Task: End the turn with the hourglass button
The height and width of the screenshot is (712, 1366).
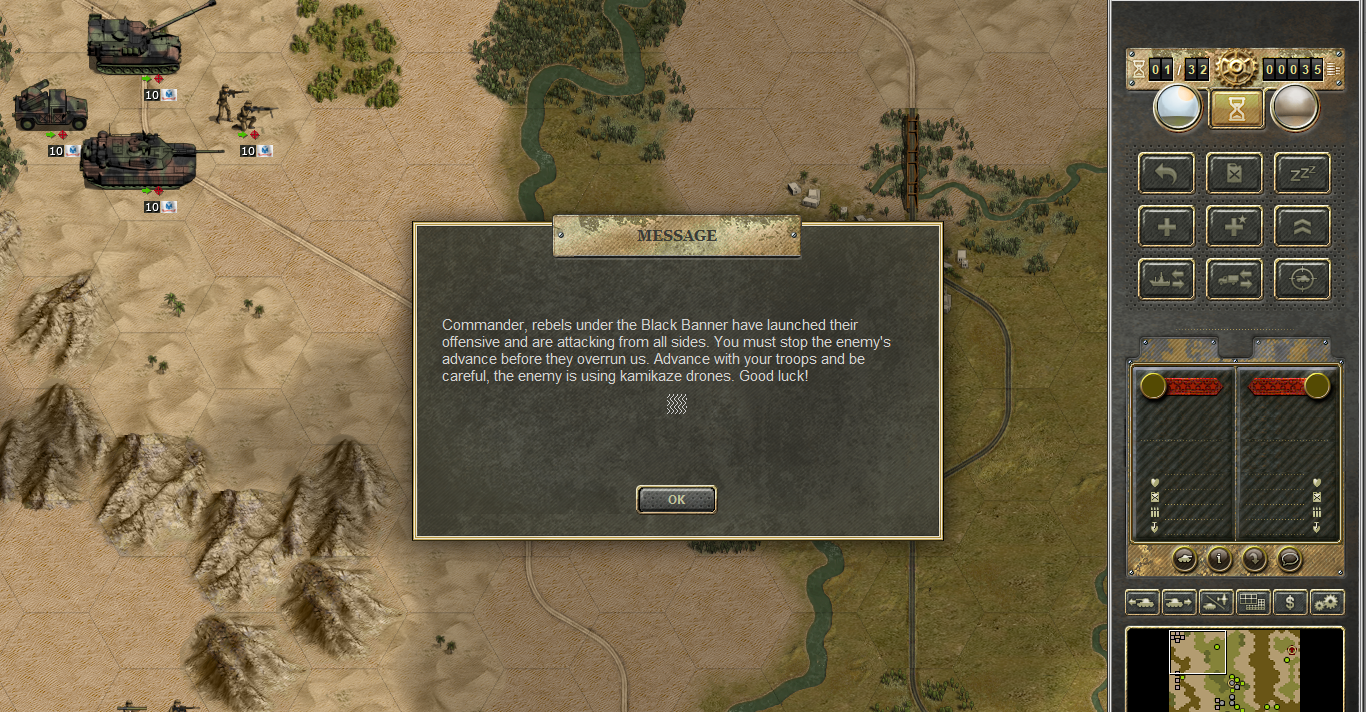Action: tap(1236, 108)
